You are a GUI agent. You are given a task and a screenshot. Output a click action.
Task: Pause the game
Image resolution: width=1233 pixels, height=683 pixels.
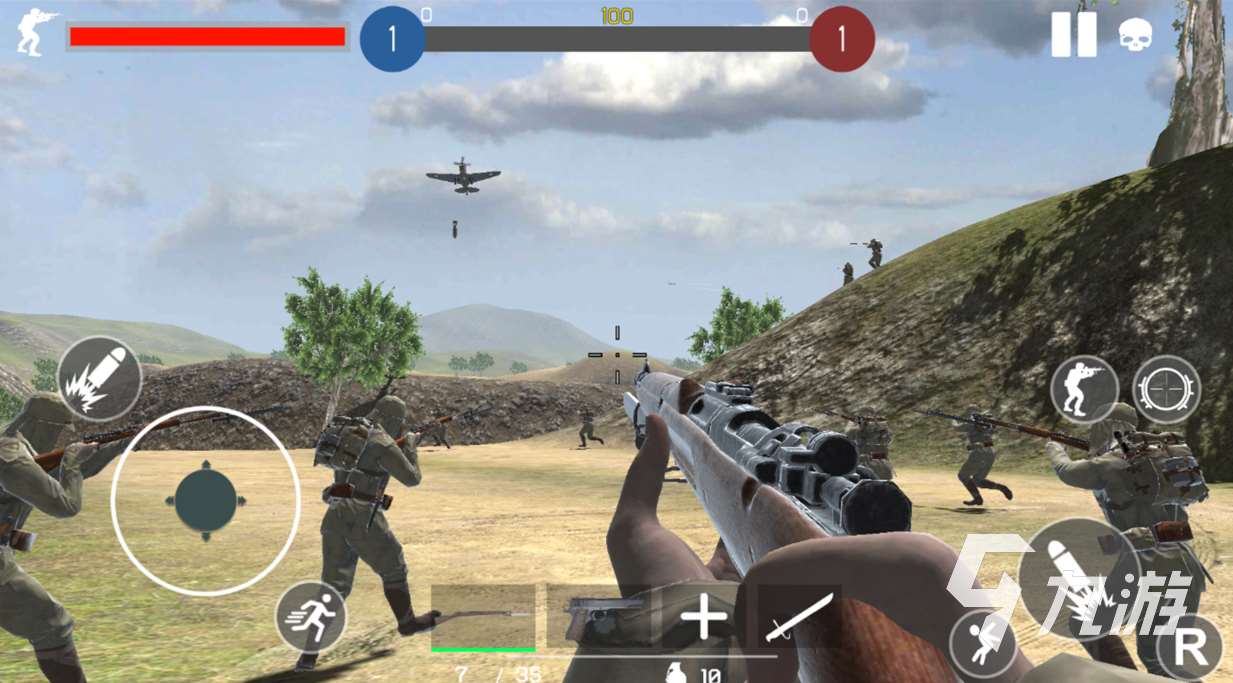[x=1073, y=35]
